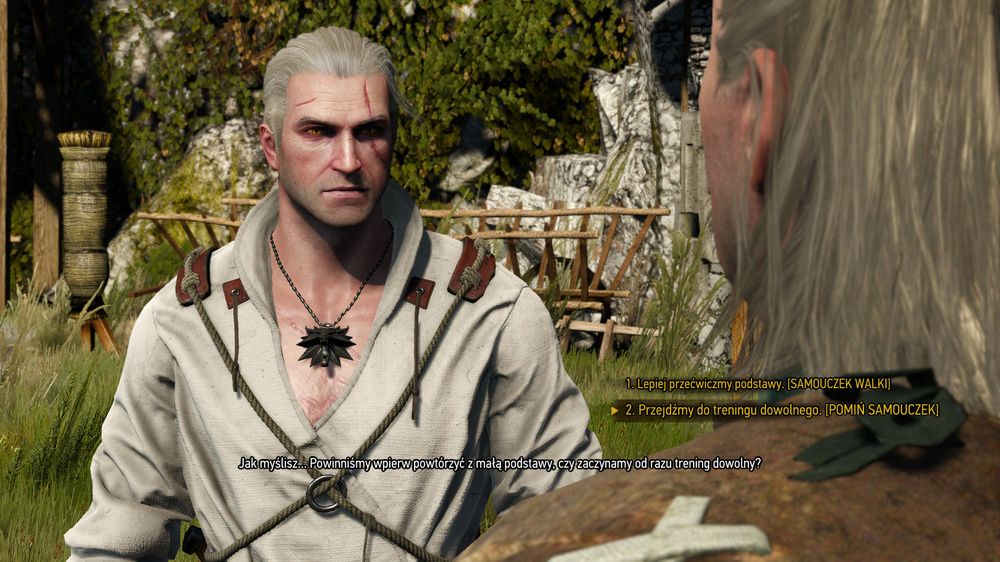Choose the reply 'Lepiej przećwiczmy podstawy' [SAMOUCZEK WALKI]

tap(757, 383)
